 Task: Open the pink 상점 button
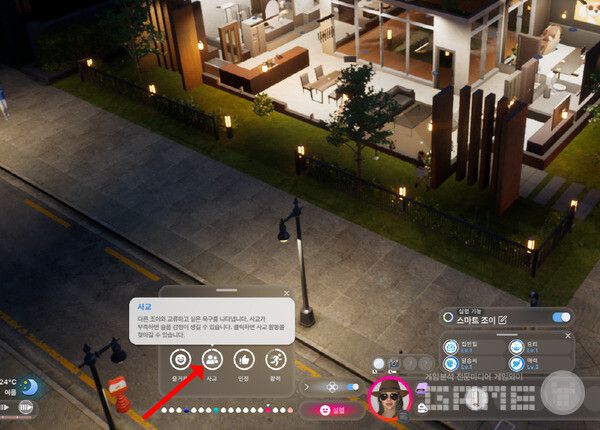click(x=331, y=410)
